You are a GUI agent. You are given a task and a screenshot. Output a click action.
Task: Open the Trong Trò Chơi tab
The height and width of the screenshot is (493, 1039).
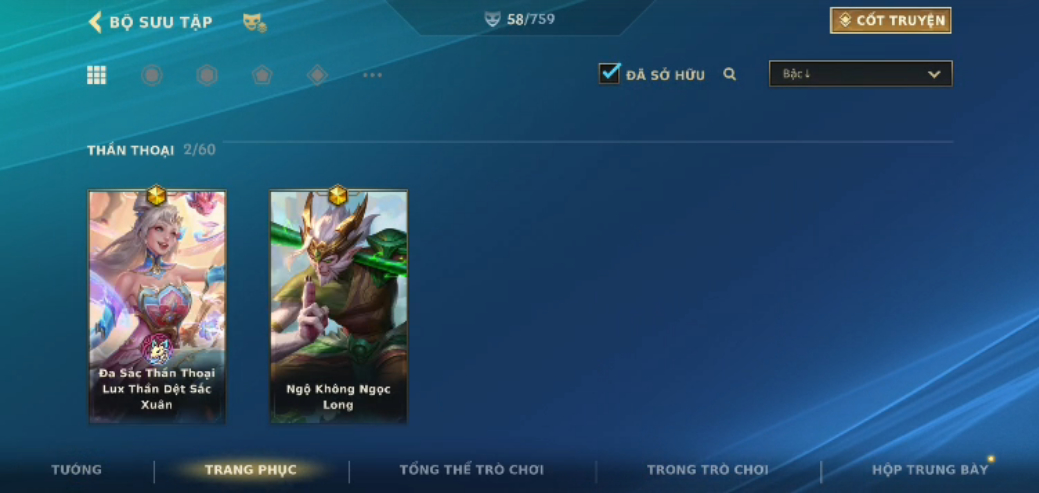(708, 470)
